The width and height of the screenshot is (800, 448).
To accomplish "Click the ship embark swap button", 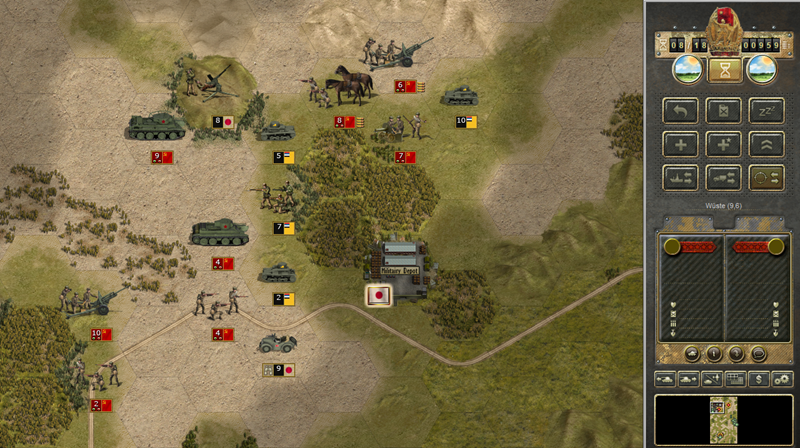I will click(x=681, y=177).
